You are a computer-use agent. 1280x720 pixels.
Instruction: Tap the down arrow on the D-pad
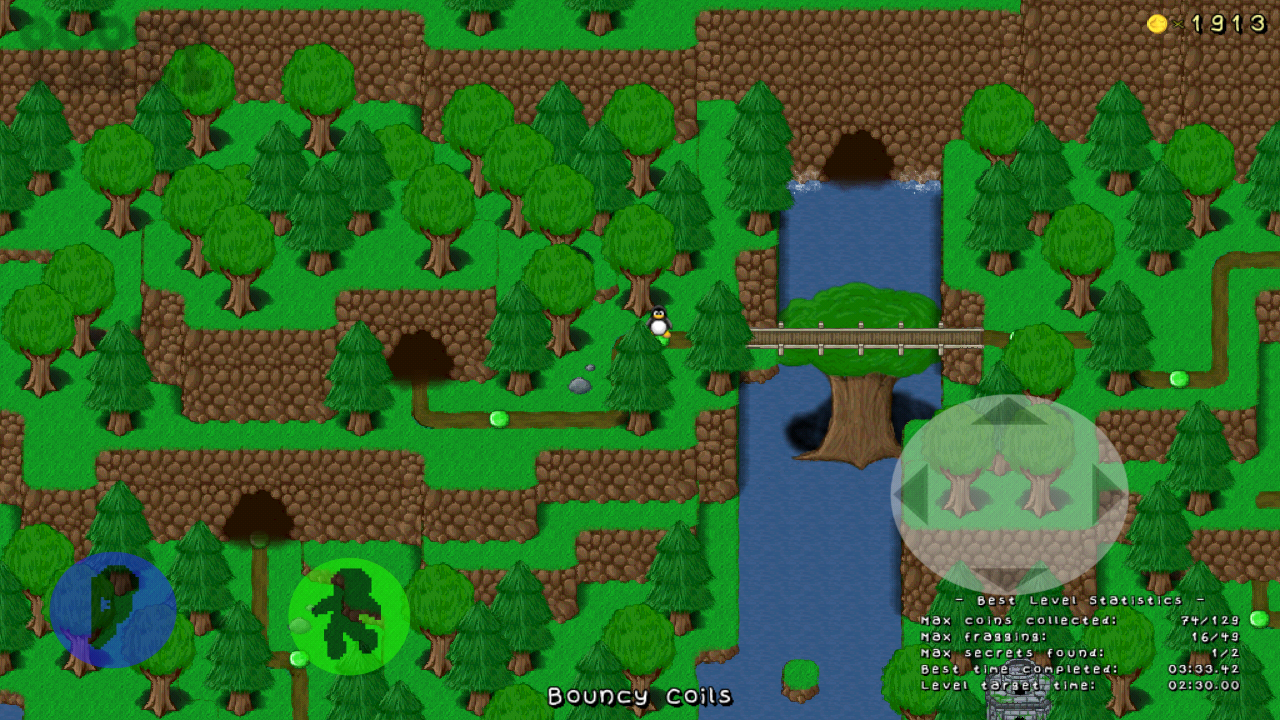pyautogui.click(x=1009, y=574)
